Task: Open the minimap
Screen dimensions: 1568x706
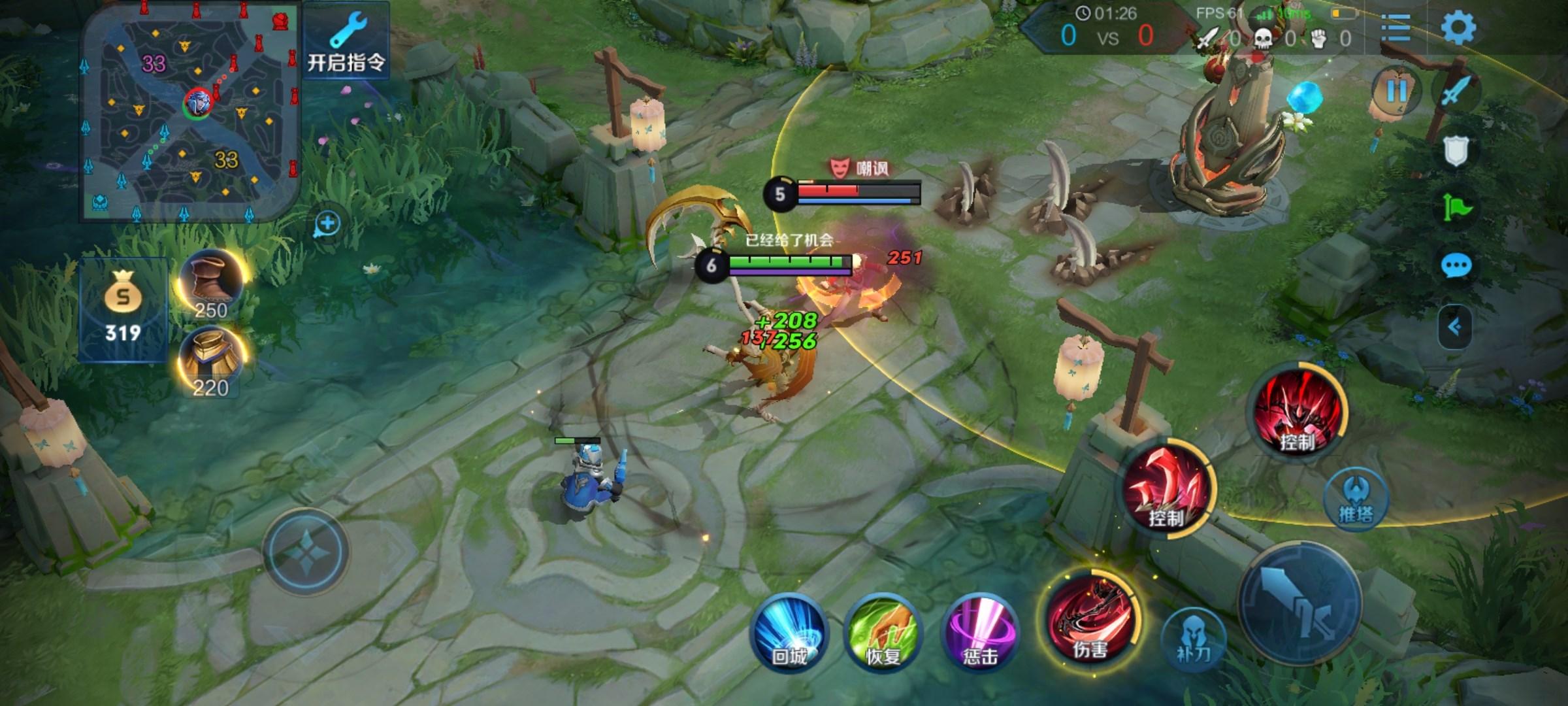Action: (189, 111)
